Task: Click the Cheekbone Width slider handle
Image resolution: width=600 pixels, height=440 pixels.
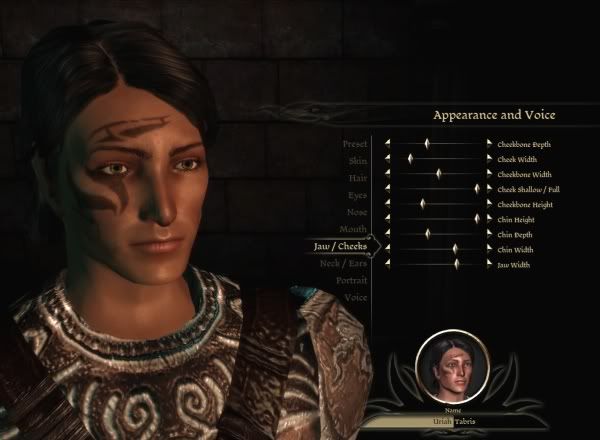Action: (x=439, y=174)
